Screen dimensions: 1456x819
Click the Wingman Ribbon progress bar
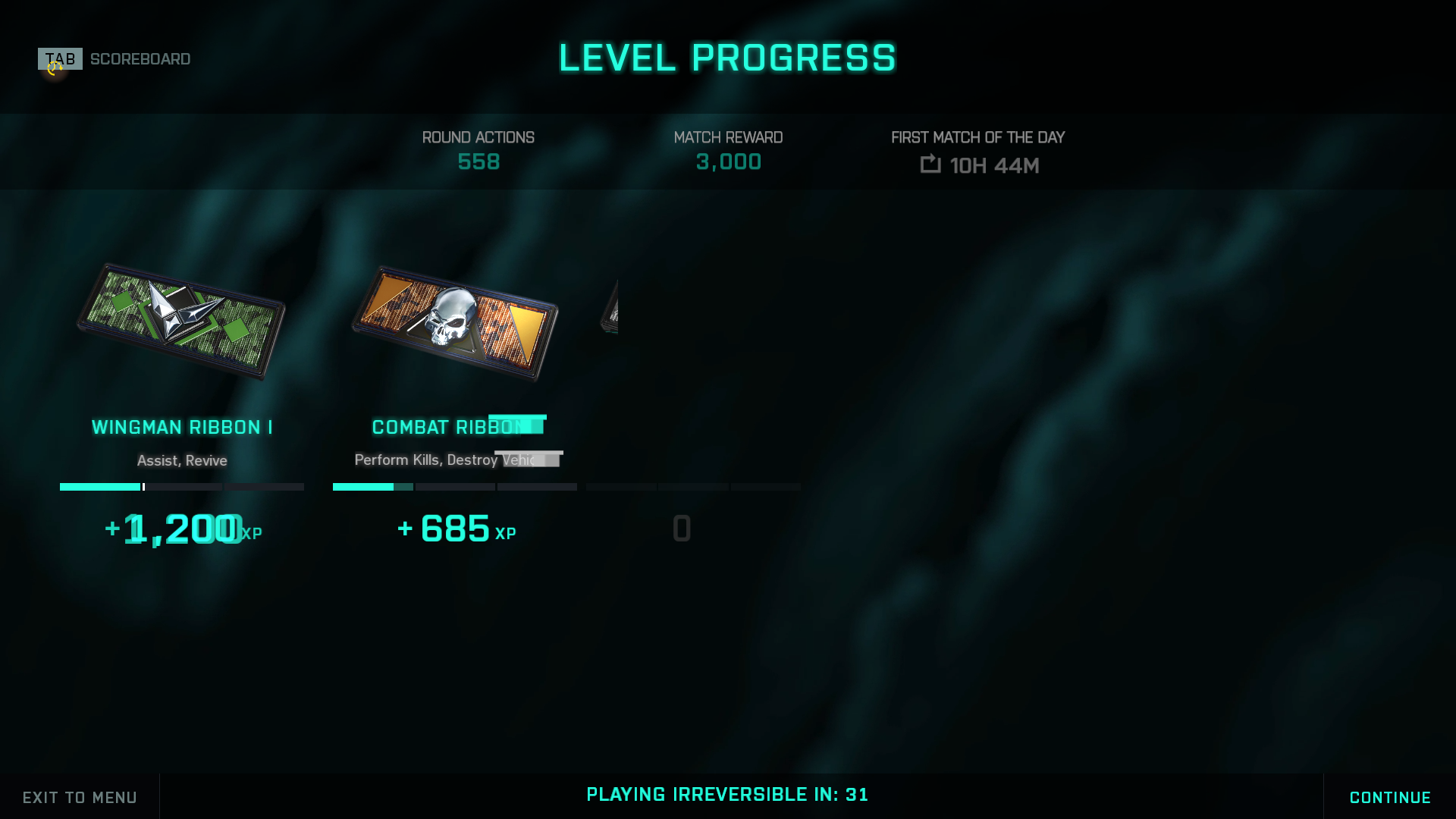click(x=181, y=487)
